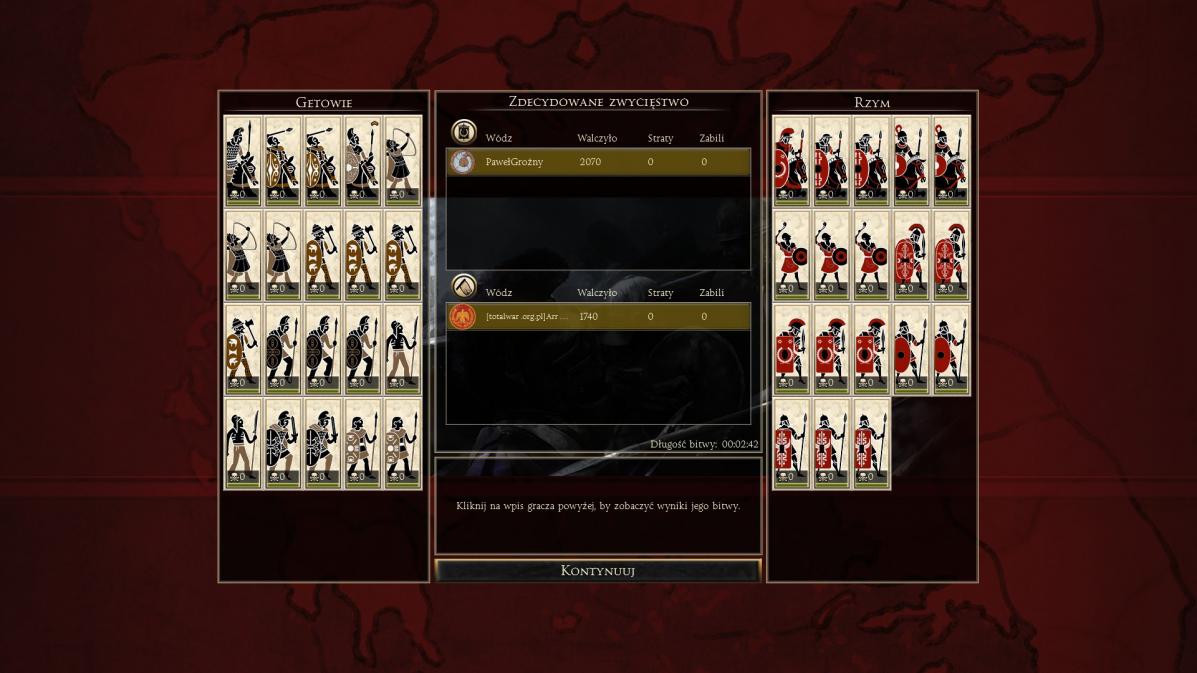Continue with the Kontynuuj button
Viewport: 1197px width, 673px height.
pos(598,571)
